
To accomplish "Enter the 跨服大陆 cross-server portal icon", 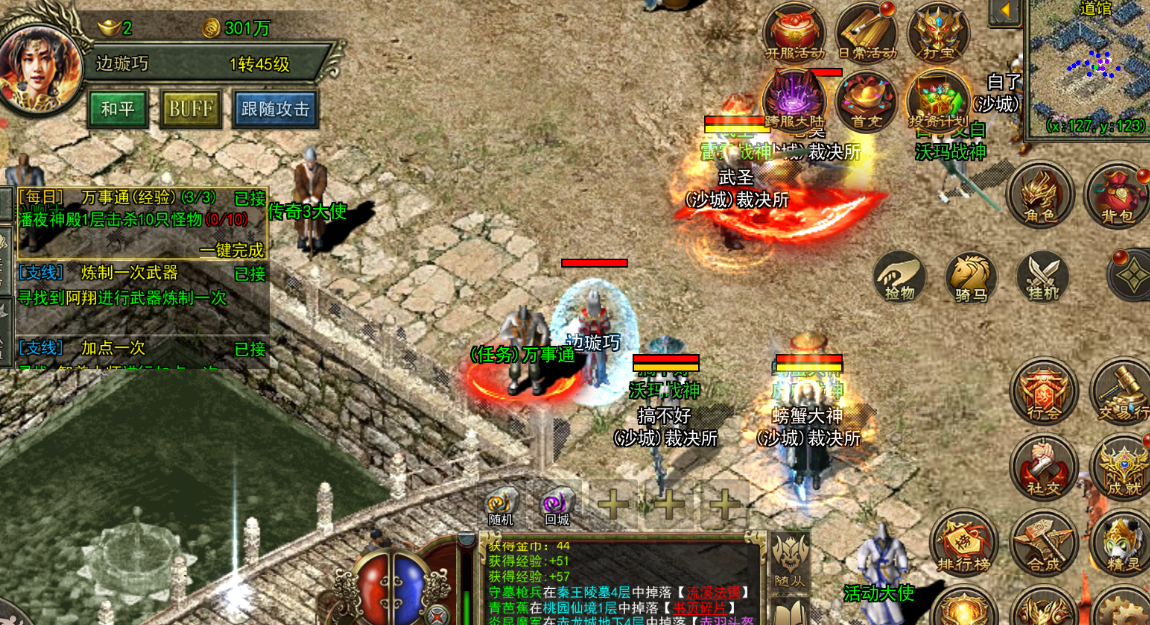I will [794, 100].
